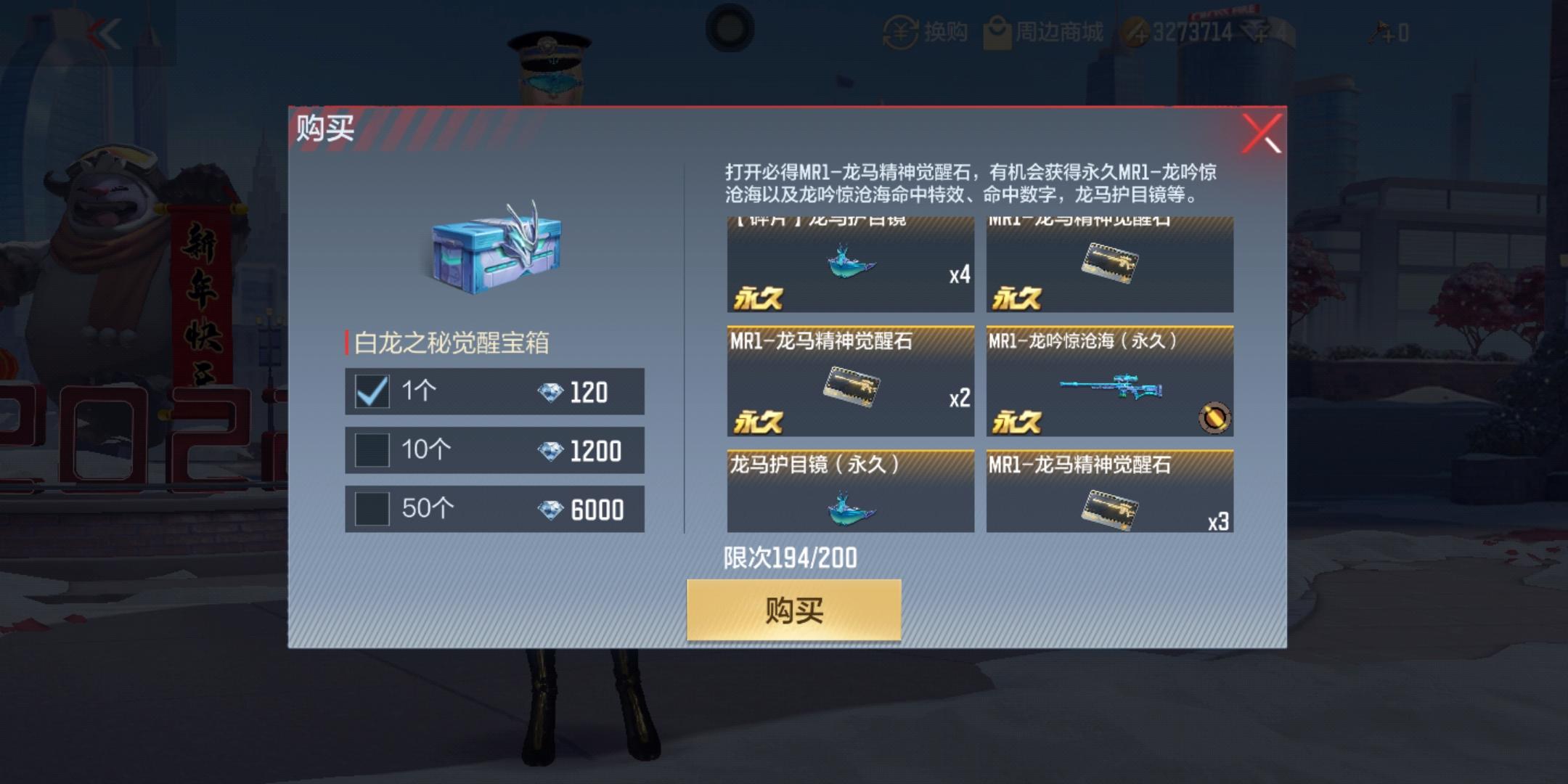The width and height of the screenshot is (1568, 784).
Task: Check the 10个 quantity checkbox
Action: (x=372, y=450)
